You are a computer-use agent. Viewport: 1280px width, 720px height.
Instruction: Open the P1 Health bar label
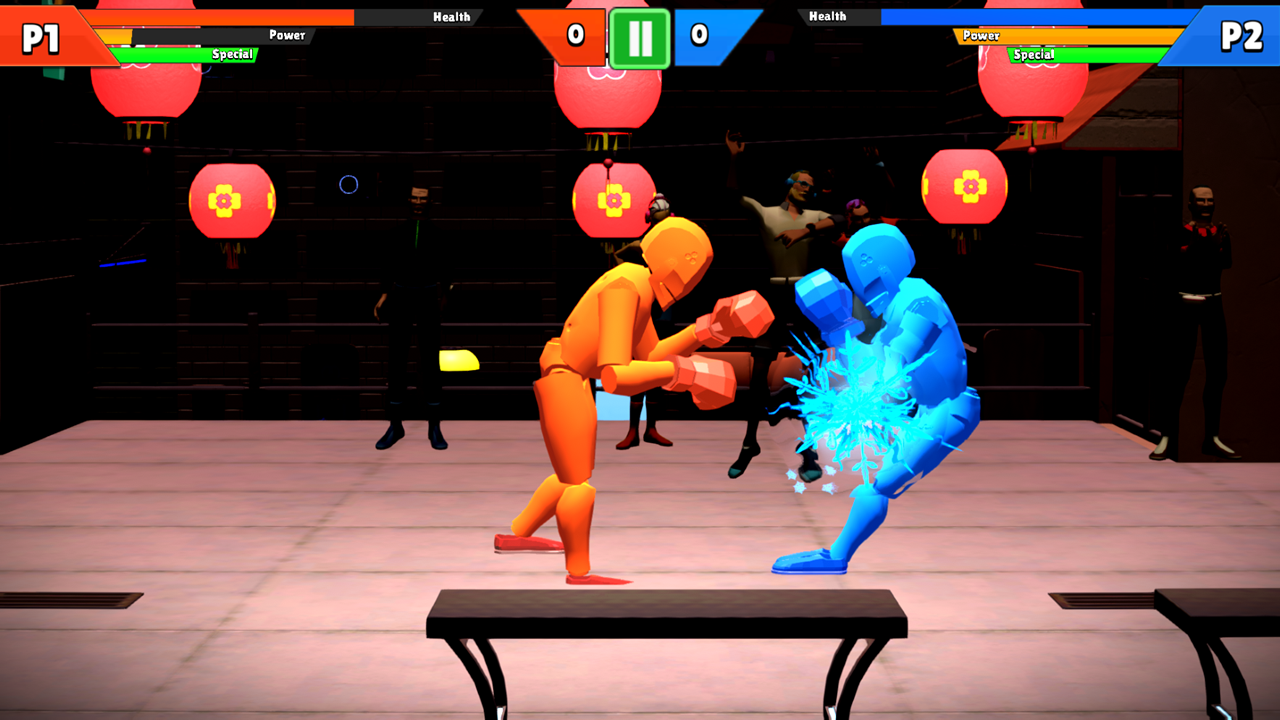coord(452,16)
